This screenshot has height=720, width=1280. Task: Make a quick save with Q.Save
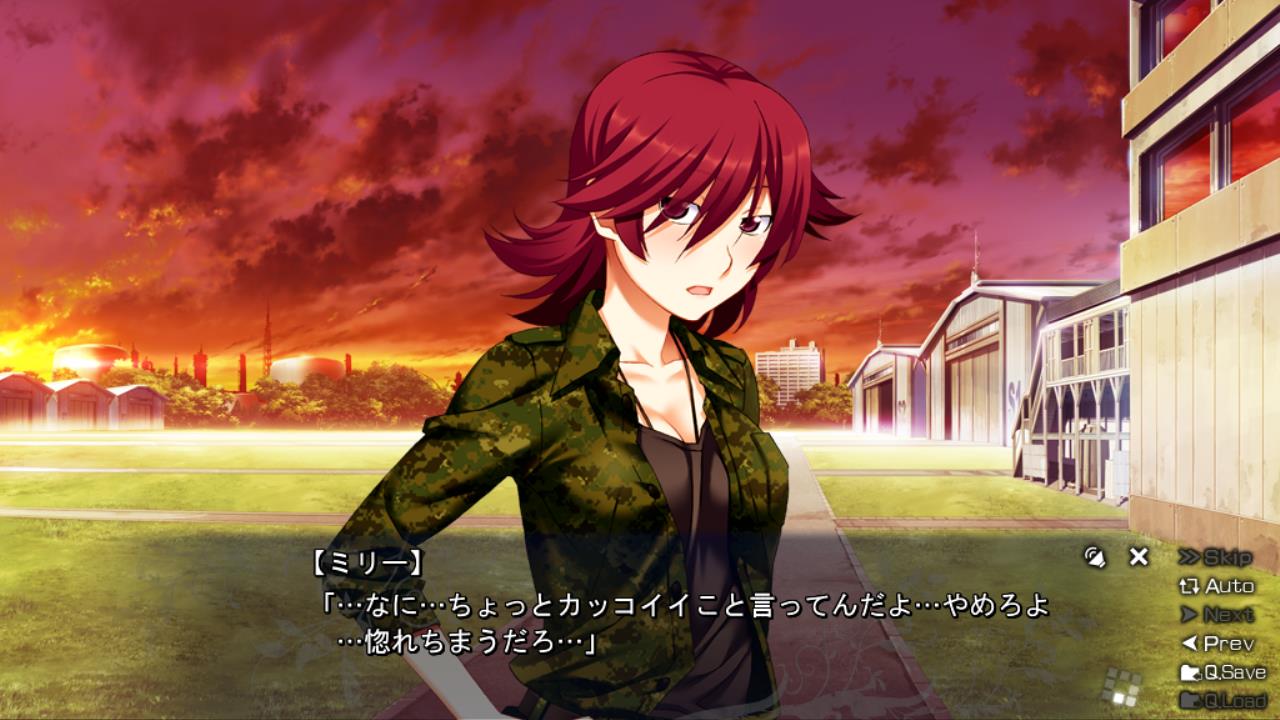pyautogui.click(x=1223, y=672)
